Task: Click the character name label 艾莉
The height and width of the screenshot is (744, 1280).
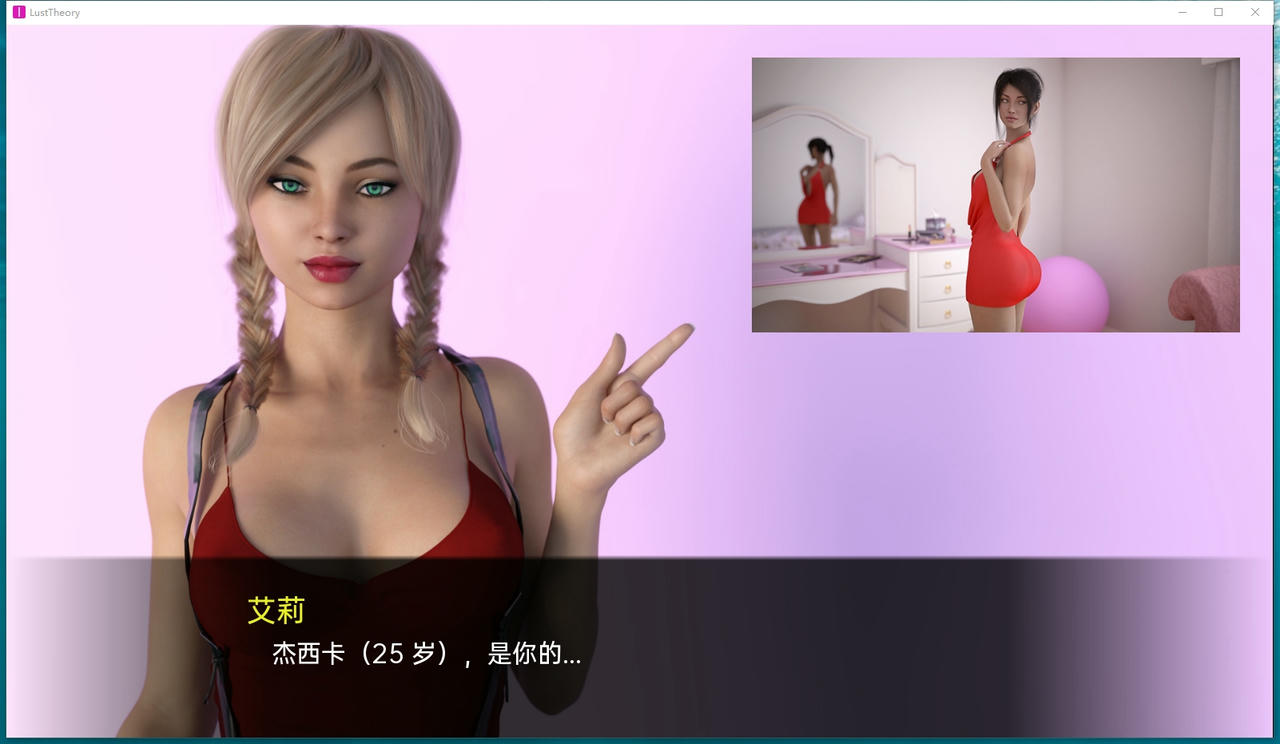Action: pyautogui.click(x=274, y=610)
